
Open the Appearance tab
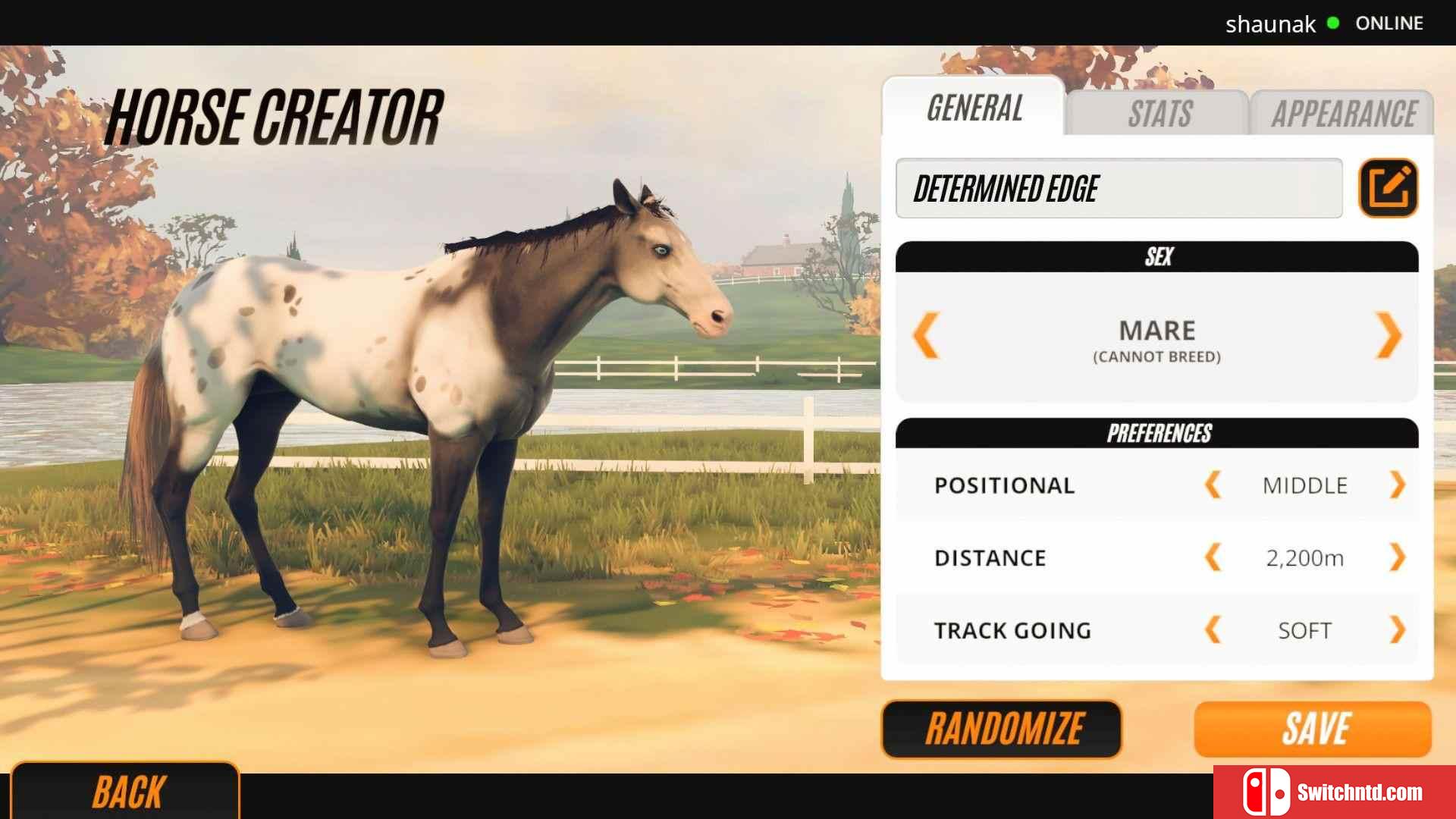[1343, 114]
